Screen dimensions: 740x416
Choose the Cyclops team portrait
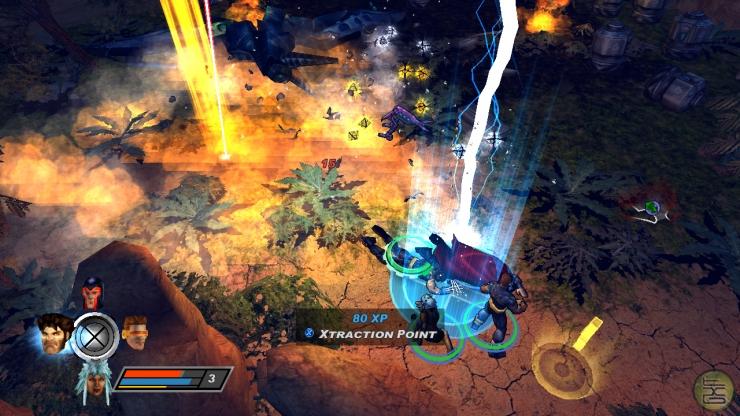tap(135, 331)
